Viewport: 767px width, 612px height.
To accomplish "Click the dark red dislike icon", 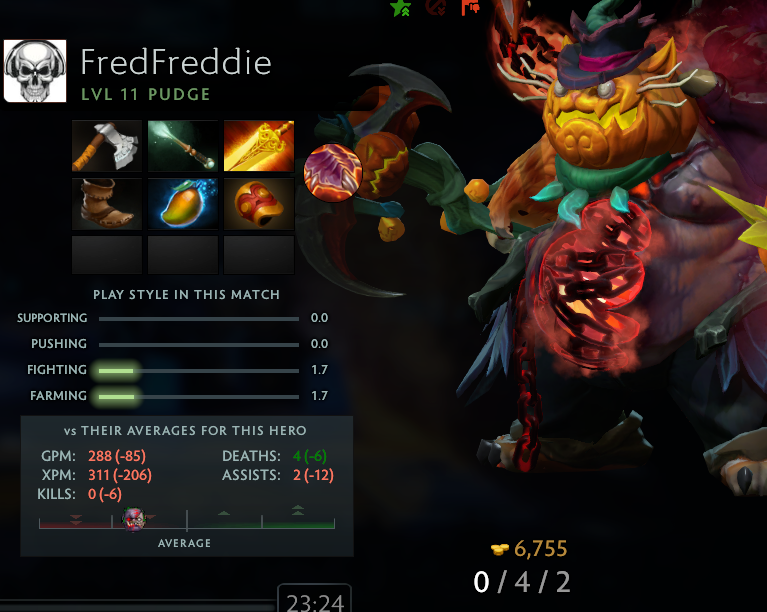I will click(436, 6).
